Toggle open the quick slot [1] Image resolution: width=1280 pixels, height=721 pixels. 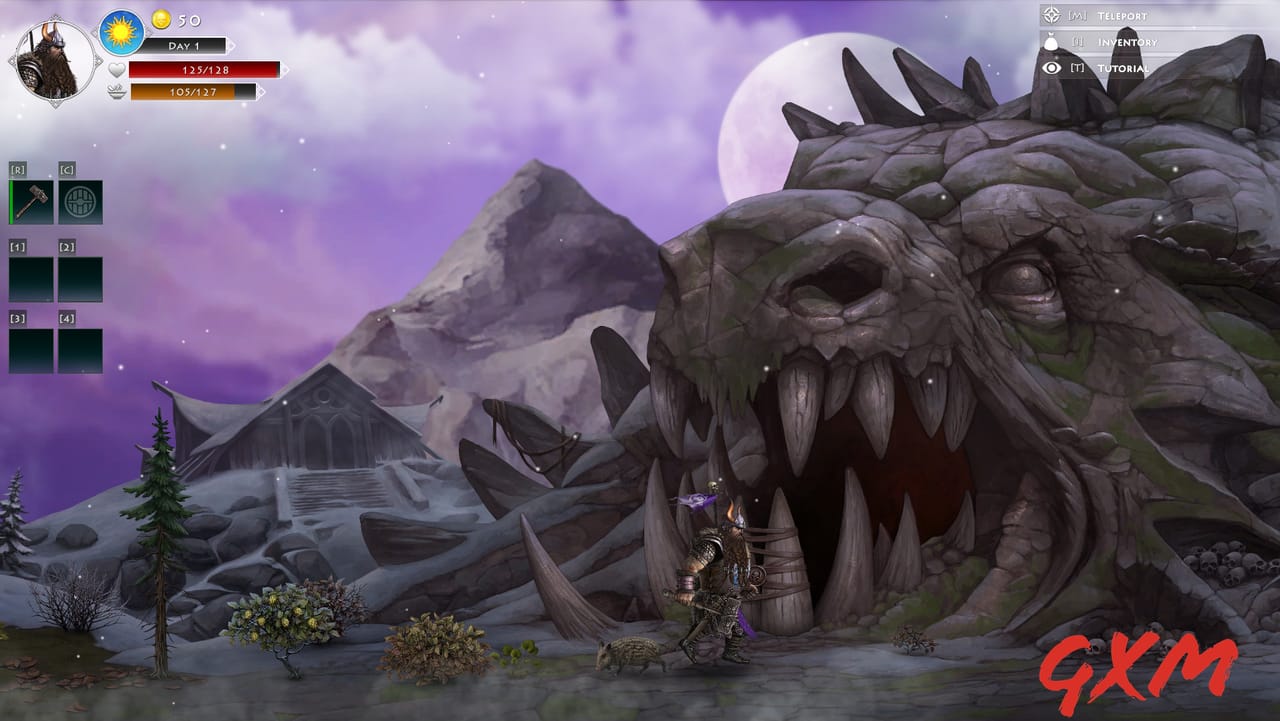coord(30,280)
